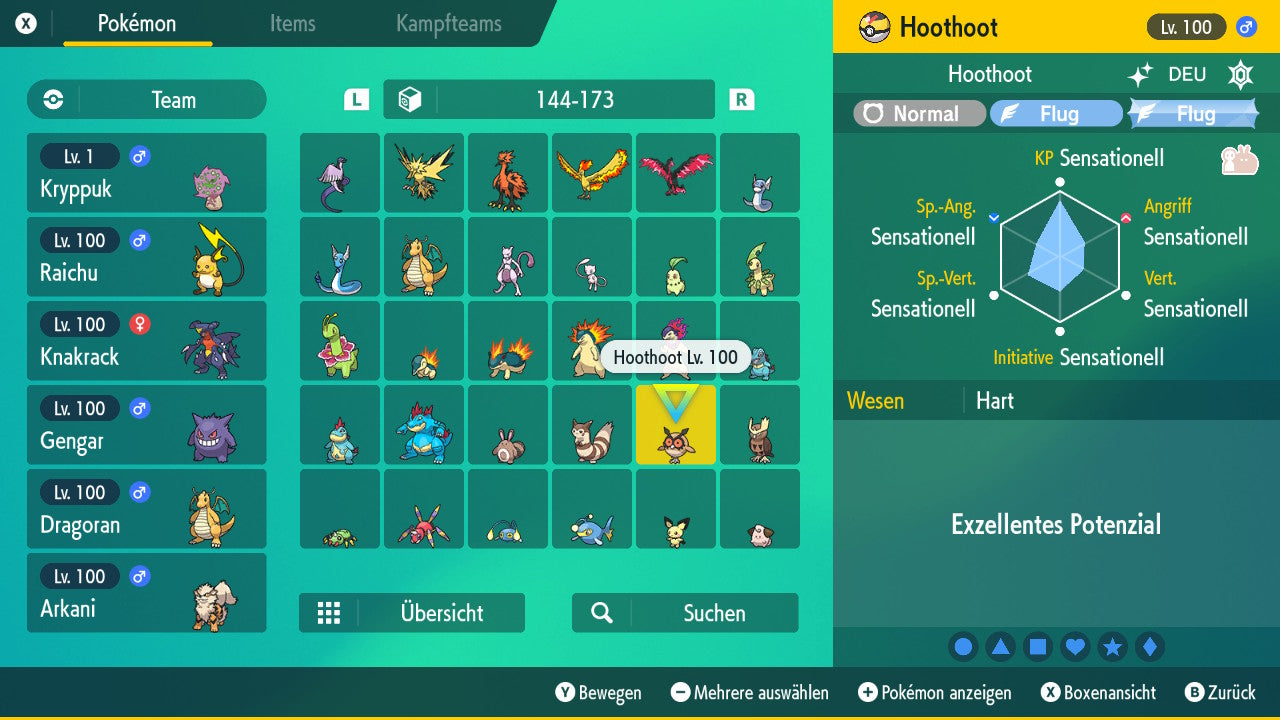Select the star marking icon for Hoothoot
The width and height of the screenshot is (1280, 720).
click(x=1113, y=647)
